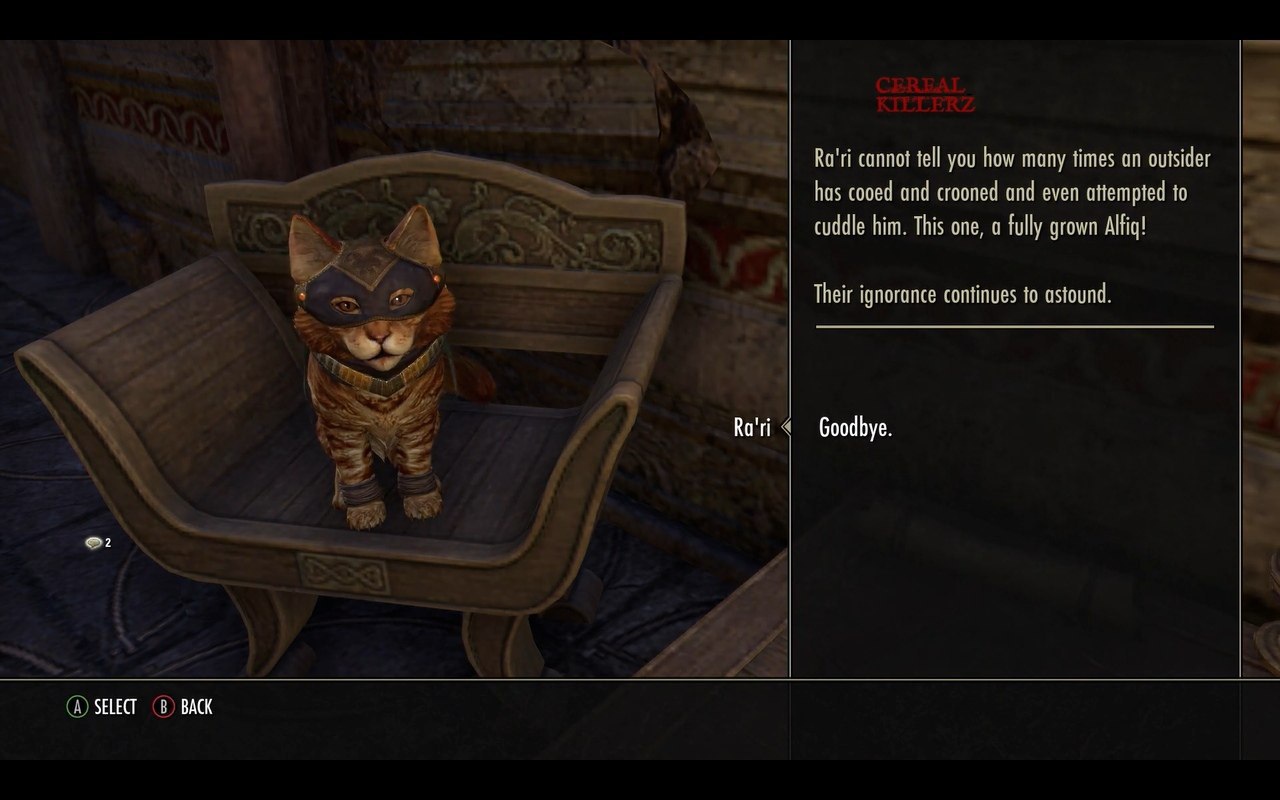
Task: Choose the Goodbye dialogue reply
Action: pyautogui.click(x=855, y=428)
